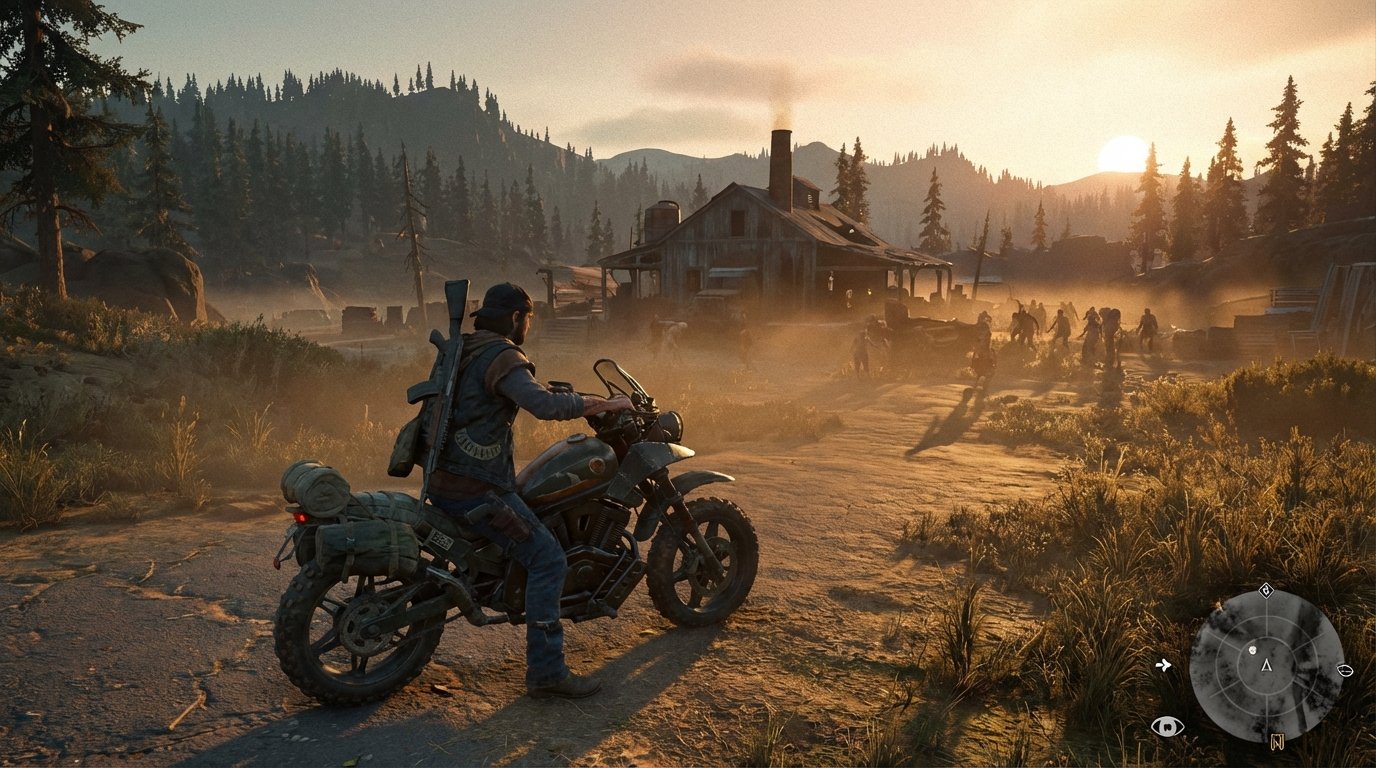This screenshot has height=768, width=1376.
Task: Select the diamond objective marker above the minimap
Action: (x=1267, y=591)
